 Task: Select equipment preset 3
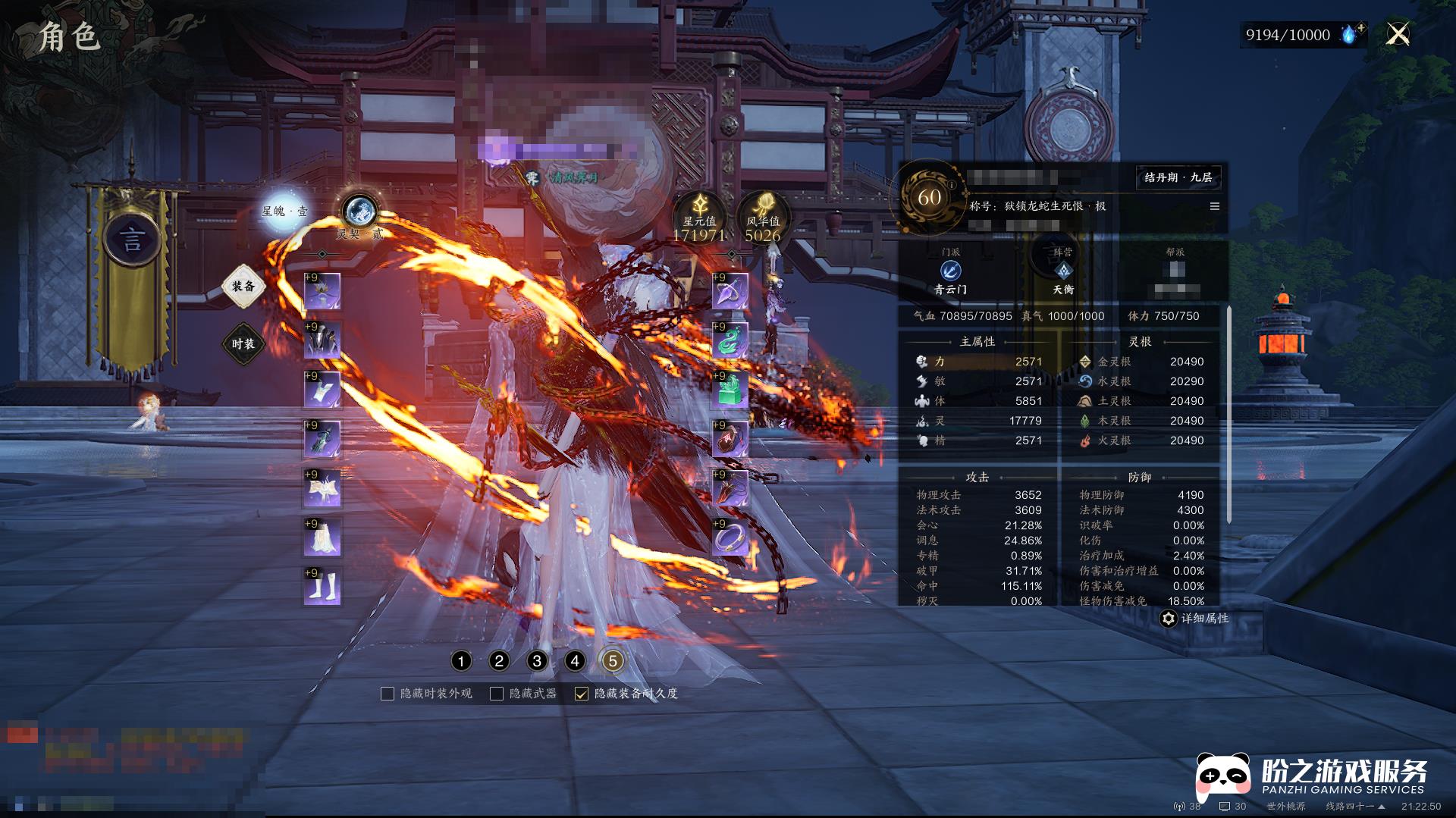(x=537, y=661)
